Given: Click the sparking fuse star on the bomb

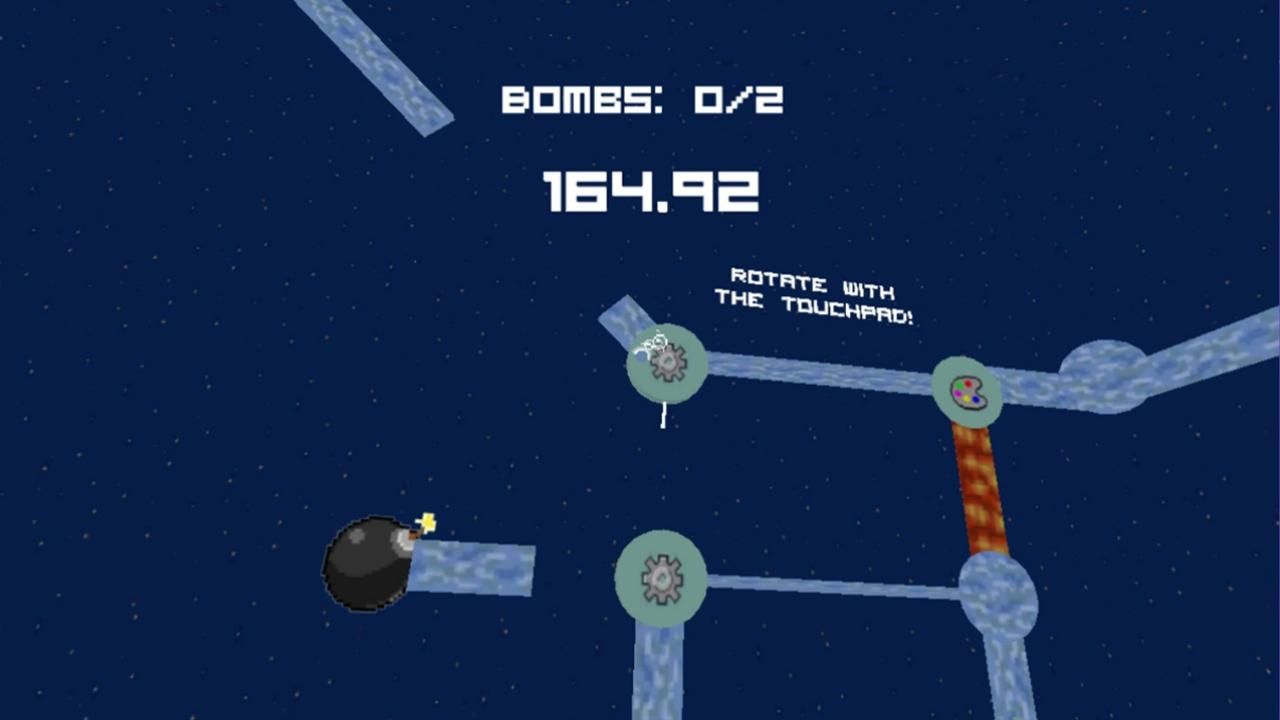Looking at the screenshot, I should (x=426, y=520).
